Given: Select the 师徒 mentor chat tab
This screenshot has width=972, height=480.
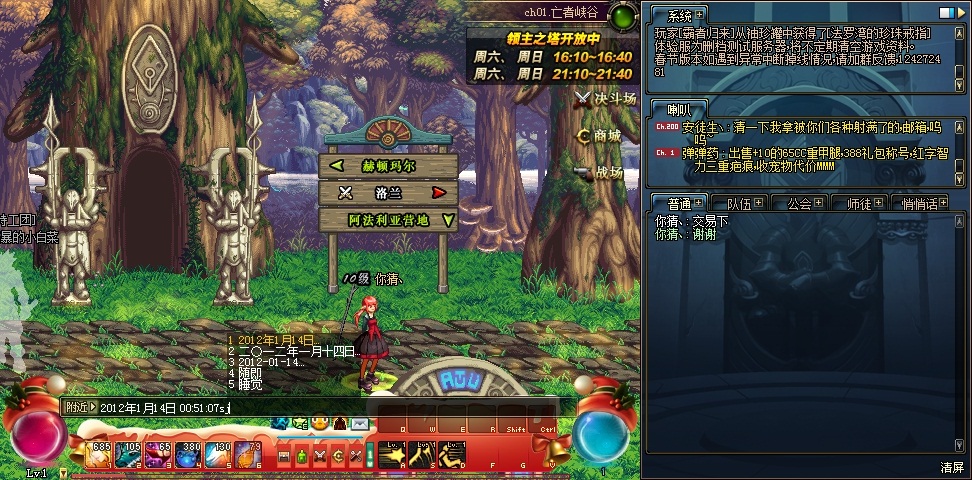Looking at the screenshot, I should point(859,203).
